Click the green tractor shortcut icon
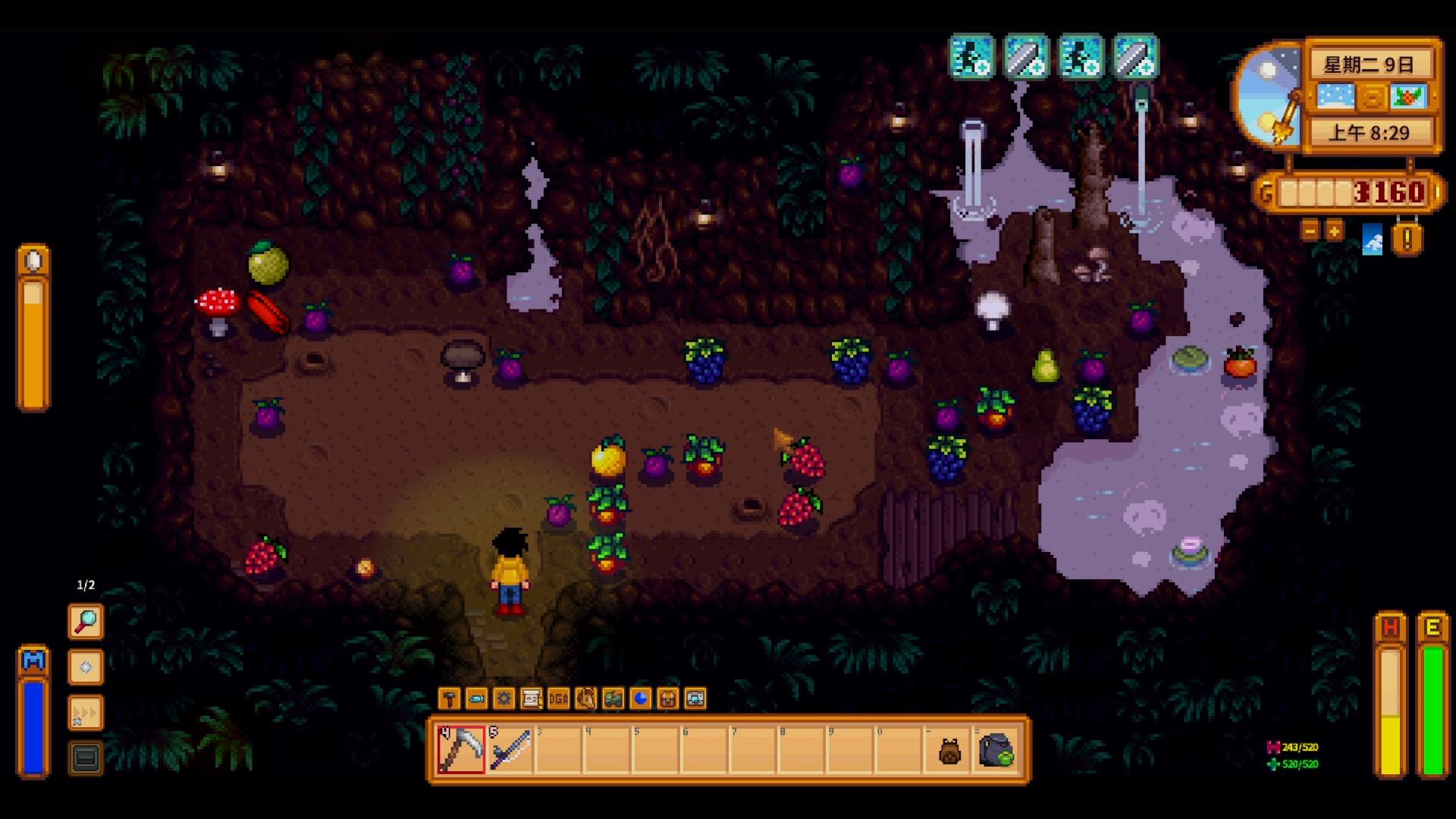The height and width of the screenshot is (819, 1456). click(x=613, y=698)
